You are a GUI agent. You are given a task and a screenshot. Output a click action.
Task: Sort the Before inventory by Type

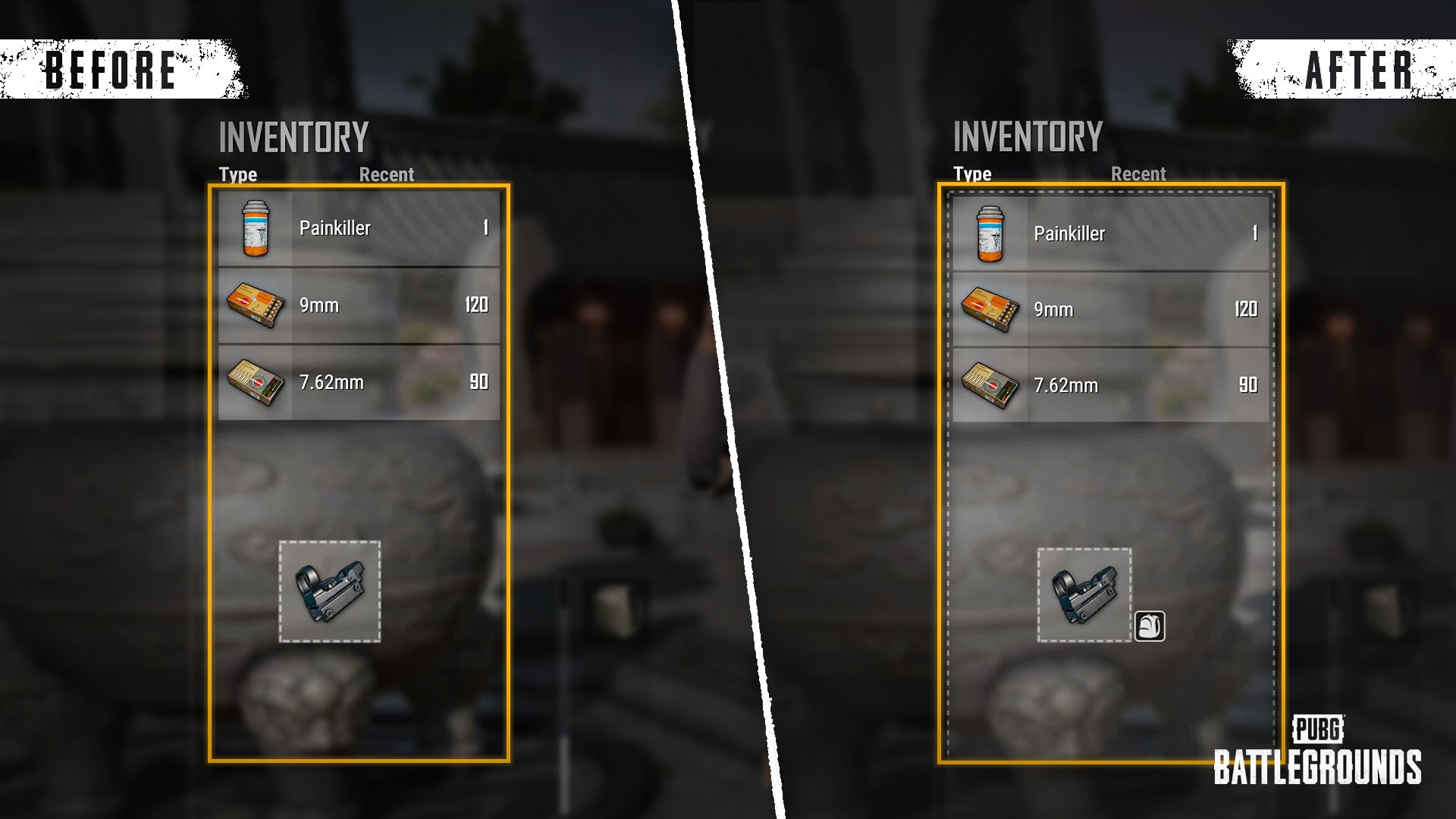[x=238, y=174]
